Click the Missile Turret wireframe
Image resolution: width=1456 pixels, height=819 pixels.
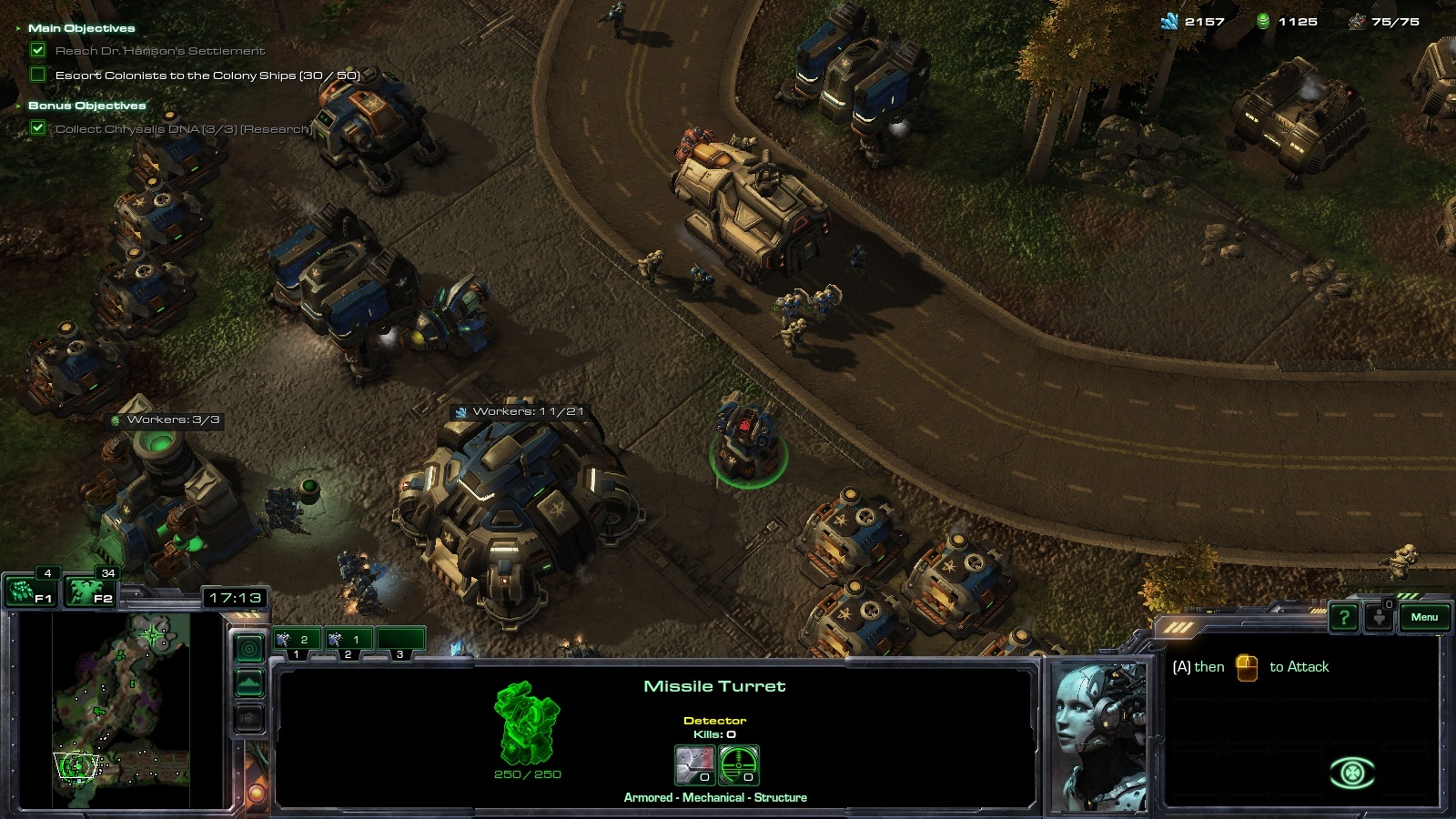point(527,723)
